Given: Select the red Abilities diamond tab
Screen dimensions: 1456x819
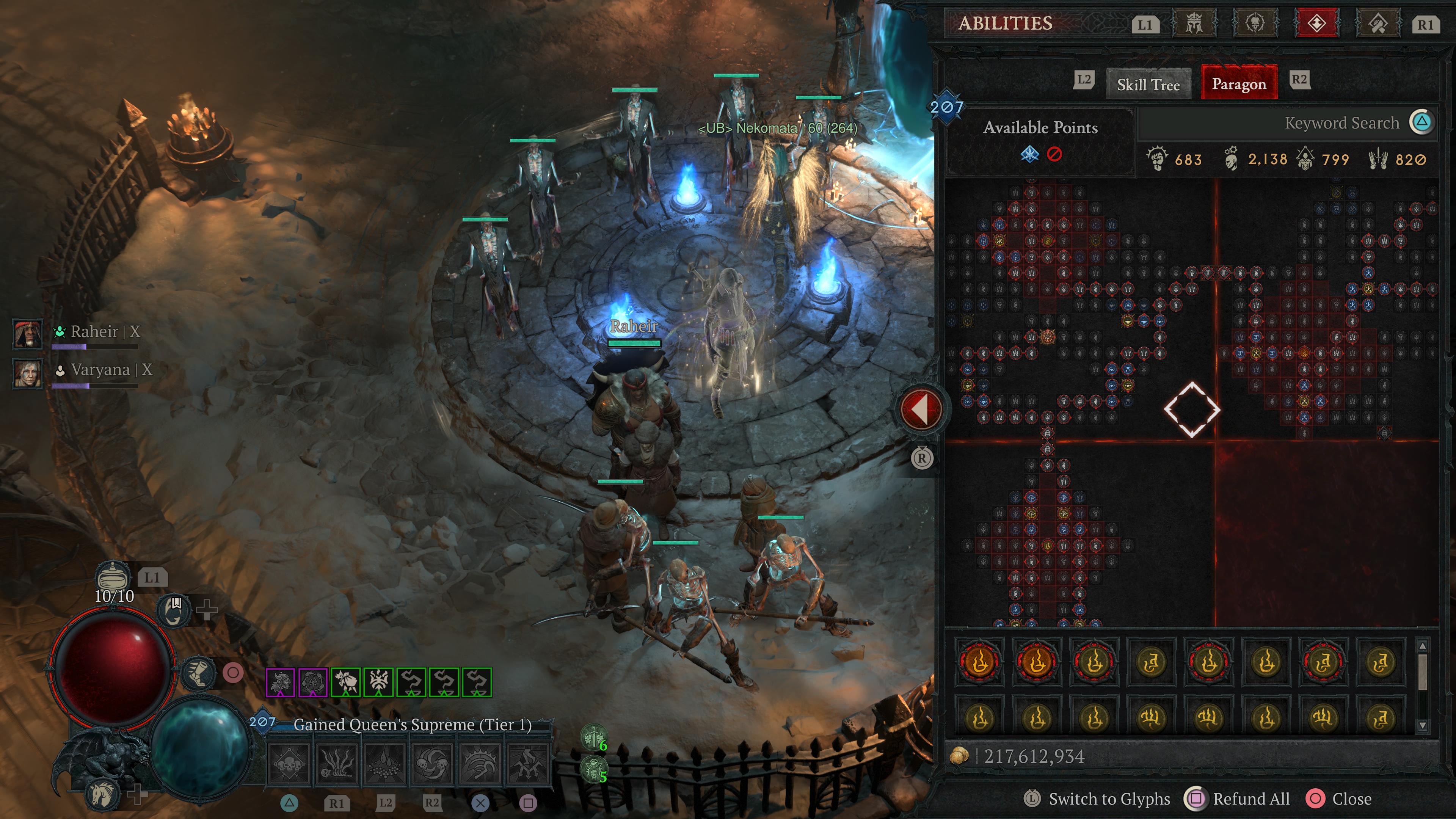Looking at the screenshot, I should click(1316, 24).
